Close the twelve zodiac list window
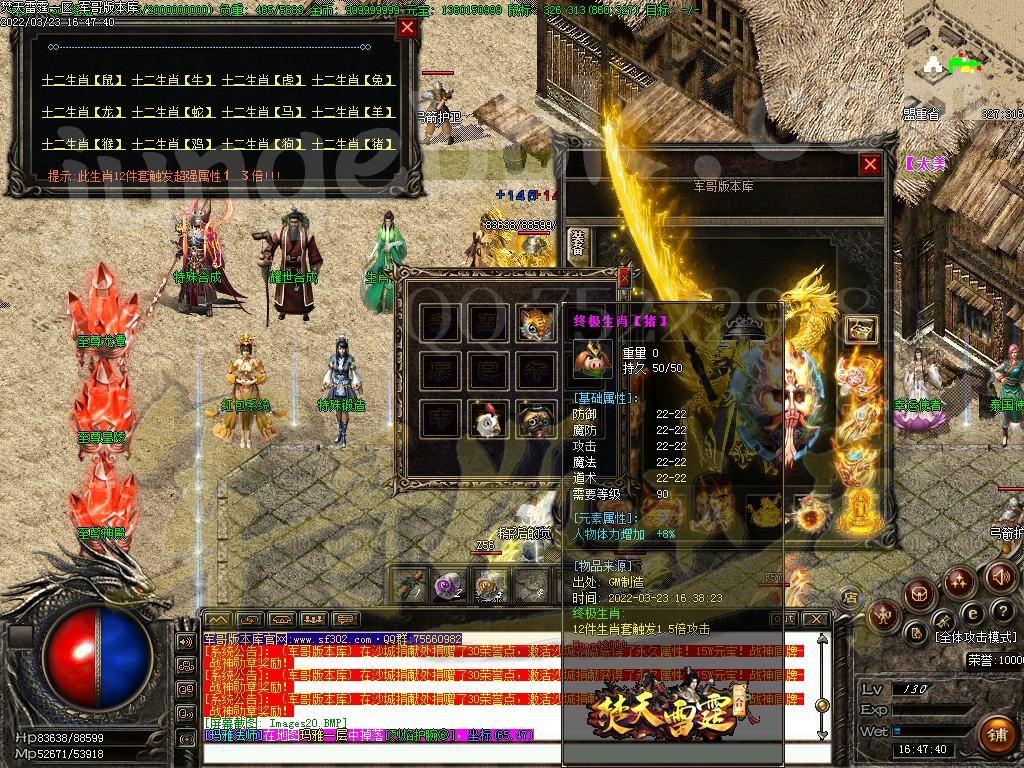Viewport: 1024px width, 768px height. point(407,28)
